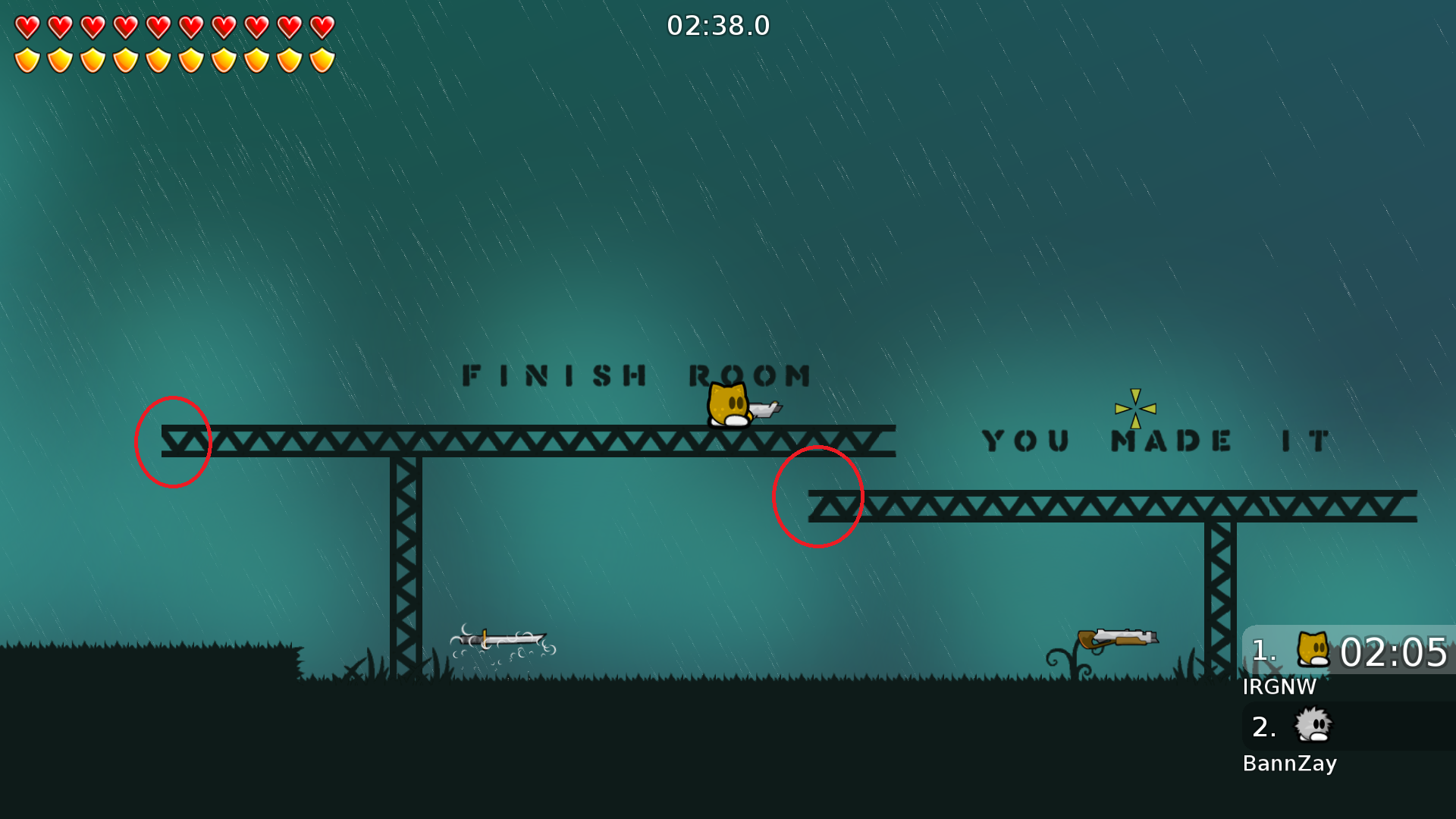Click the 02:38.0 race timer at top
This screenshot has width=1456, height=819.
(x=718, y=25)
